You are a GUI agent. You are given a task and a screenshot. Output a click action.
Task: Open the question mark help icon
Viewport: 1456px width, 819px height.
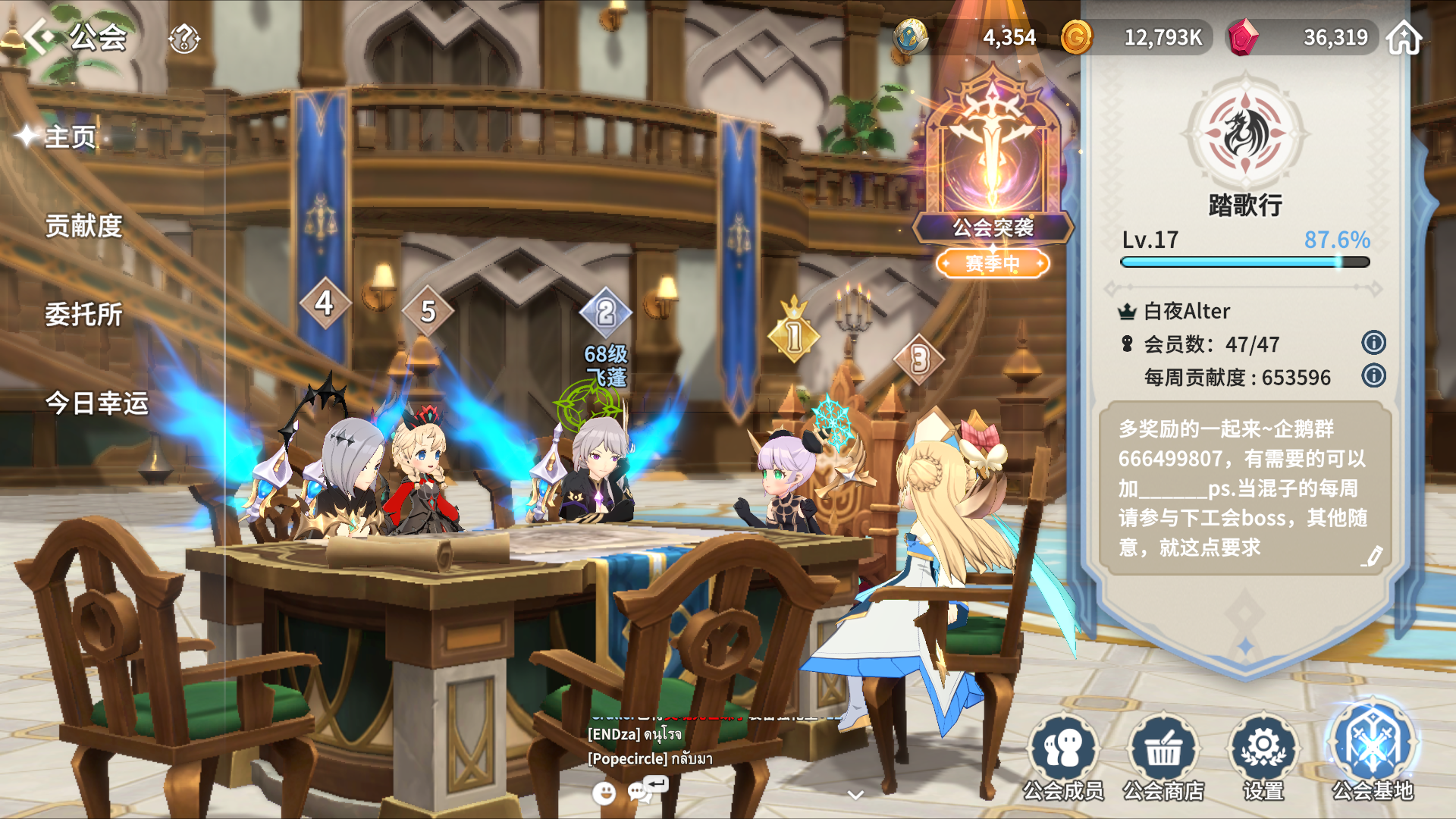pos(184,38)
